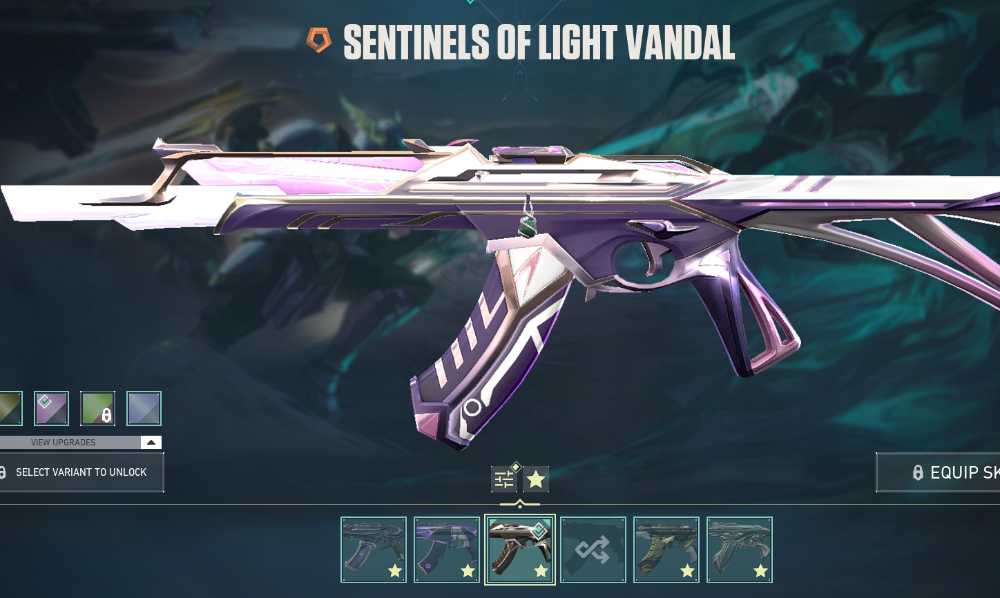Collapse the View Upgrades panel arrow
Viewport: 1000px width, 598px height.
pyautogui.click(x=150, y=442)
